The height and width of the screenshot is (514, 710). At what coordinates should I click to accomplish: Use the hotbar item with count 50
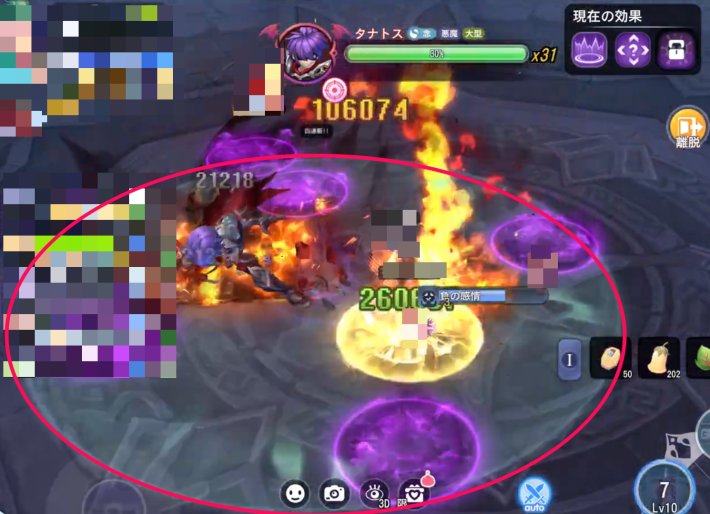[610, 358]
